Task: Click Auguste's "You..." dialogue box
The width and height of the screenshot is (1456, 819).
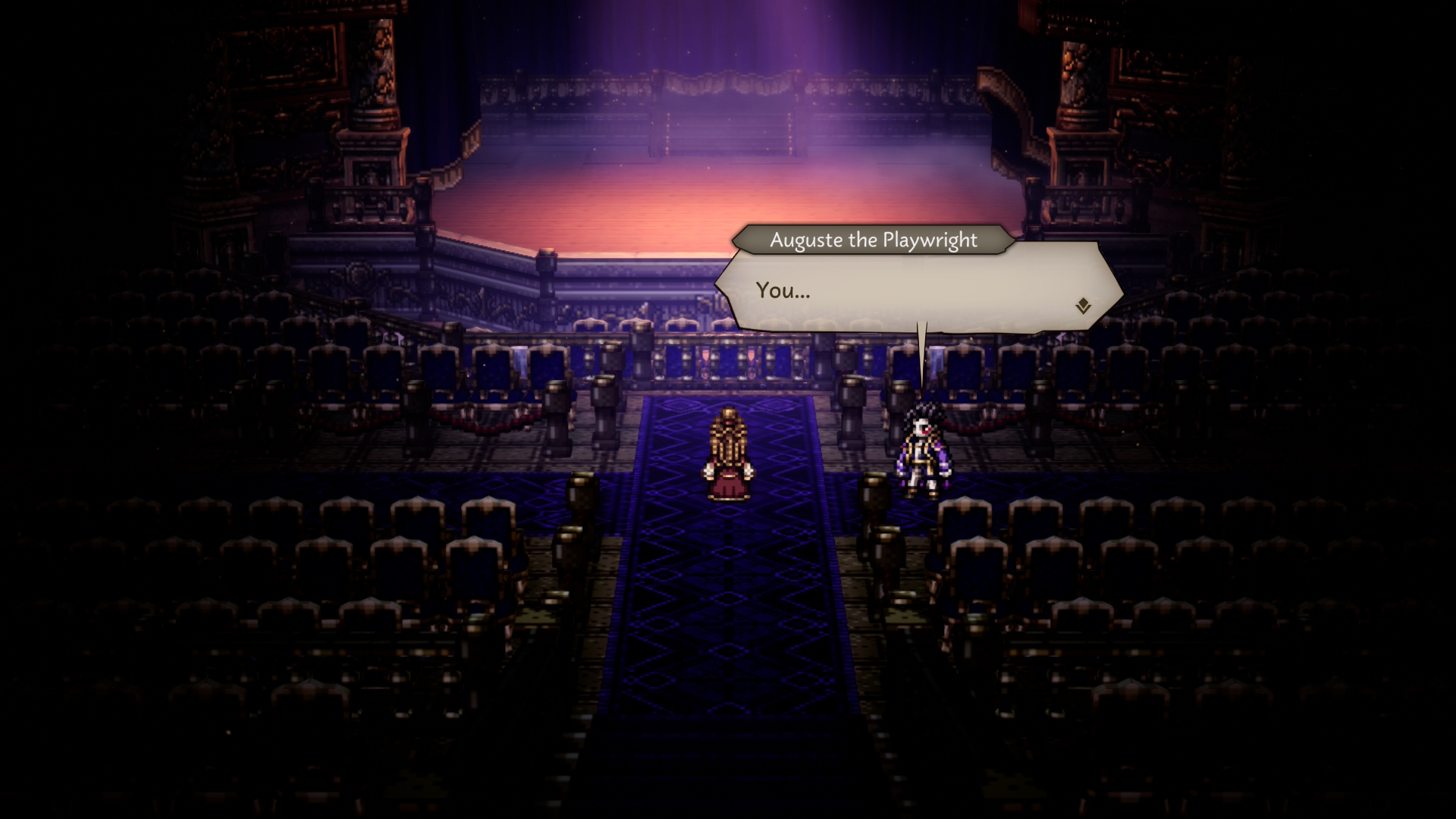Action: pos(918,288)
